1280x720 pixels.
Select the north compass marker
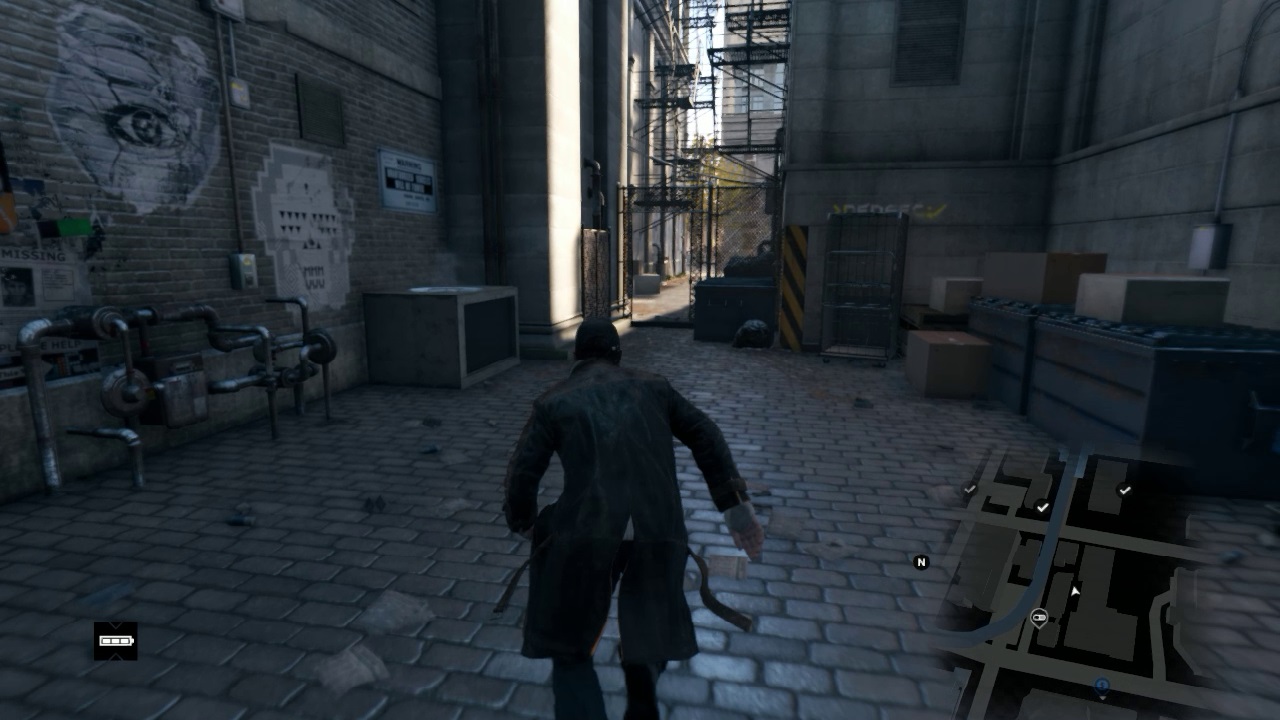click(x=921, y=562)
